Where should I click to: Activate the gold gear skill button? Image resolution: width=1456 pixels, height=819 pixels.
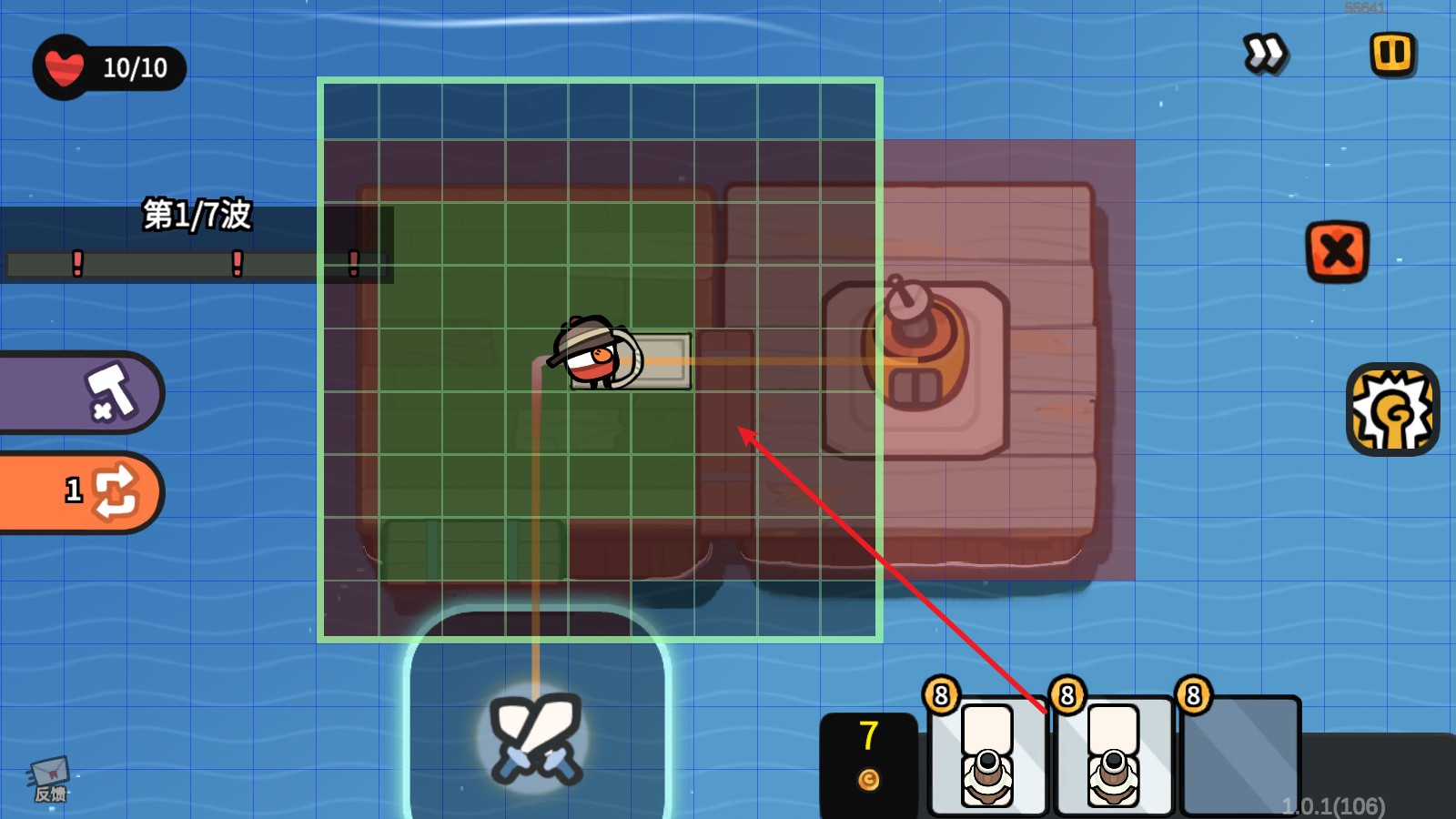[x=1392, y=409]
